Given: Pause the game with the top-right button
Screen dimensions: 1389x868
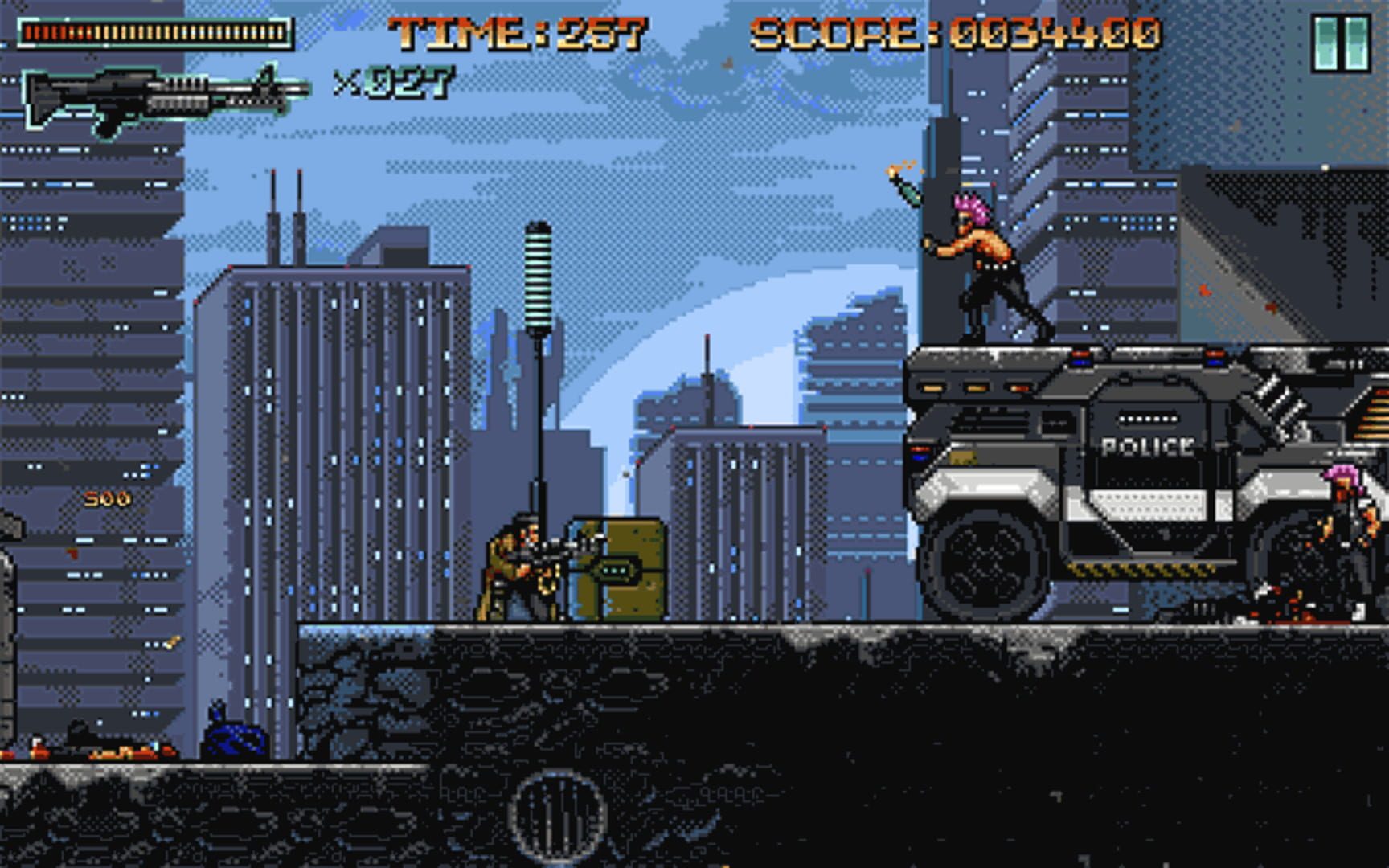Looking at the screenshot, I should point(1341,43).
